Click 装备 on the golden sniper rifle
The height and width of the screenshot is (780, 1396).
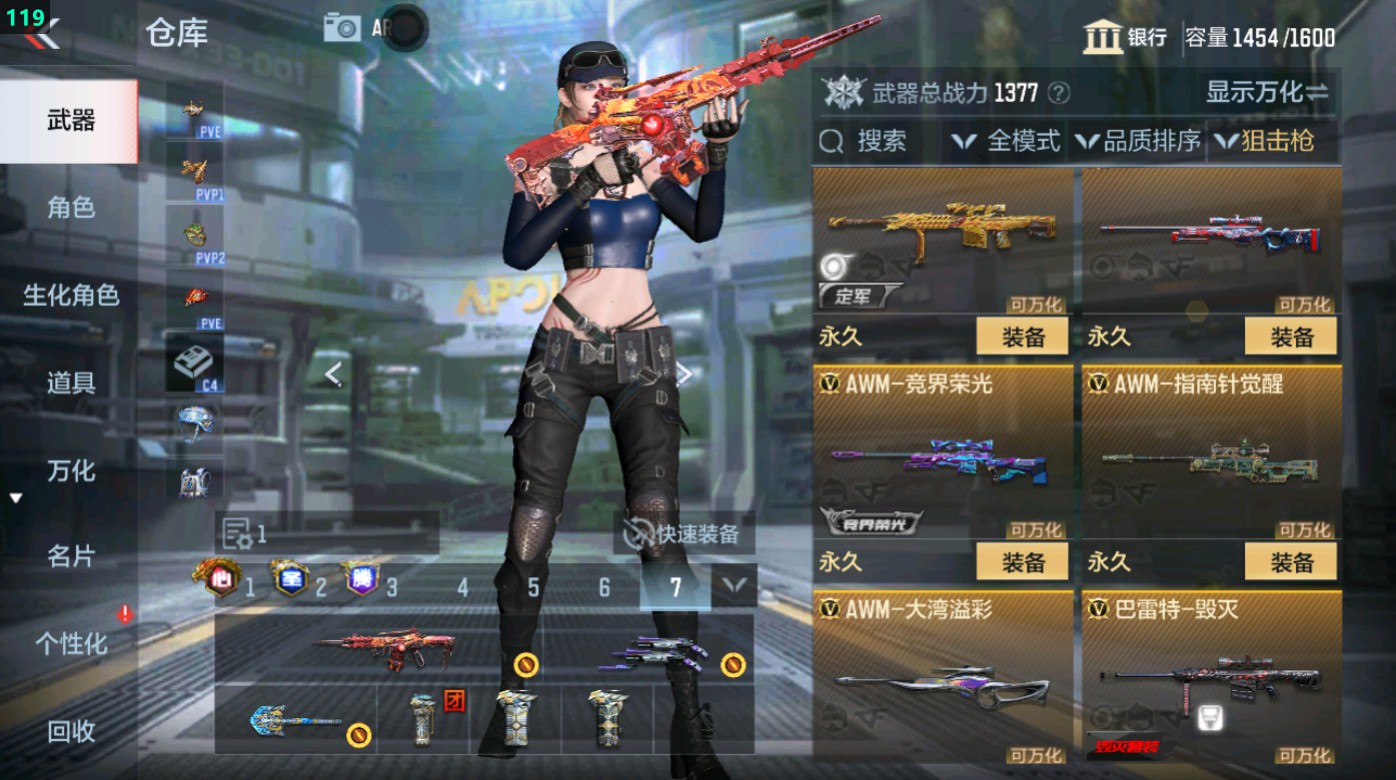pos(1023,336)
